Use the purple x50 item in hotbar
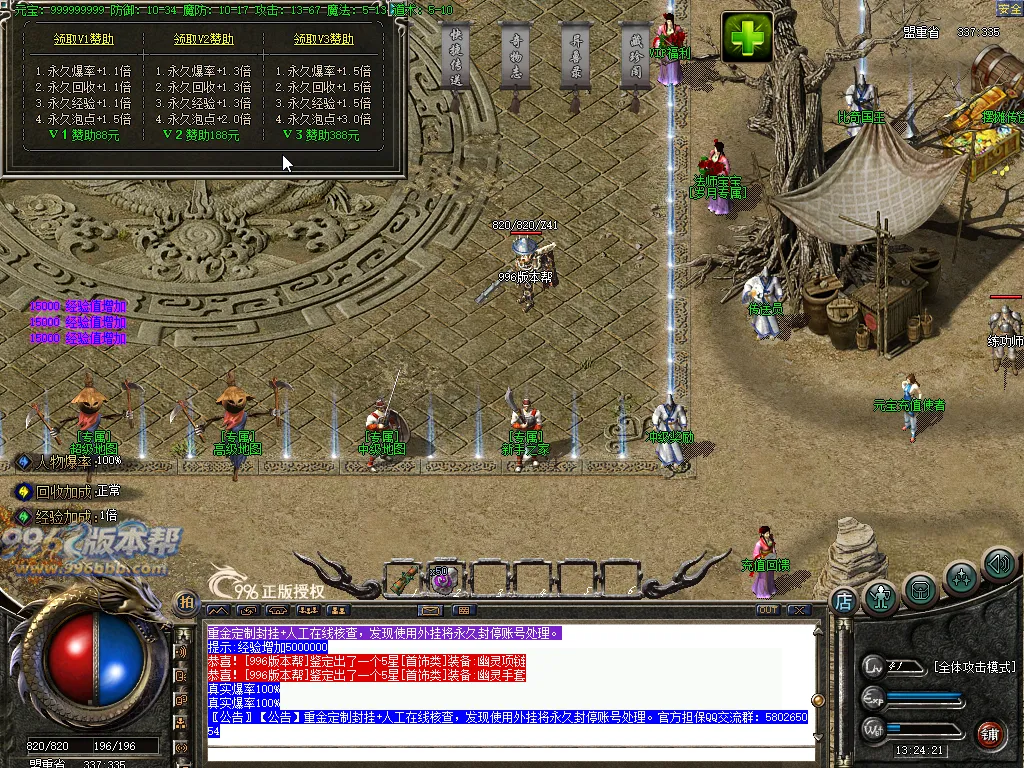 441,578
